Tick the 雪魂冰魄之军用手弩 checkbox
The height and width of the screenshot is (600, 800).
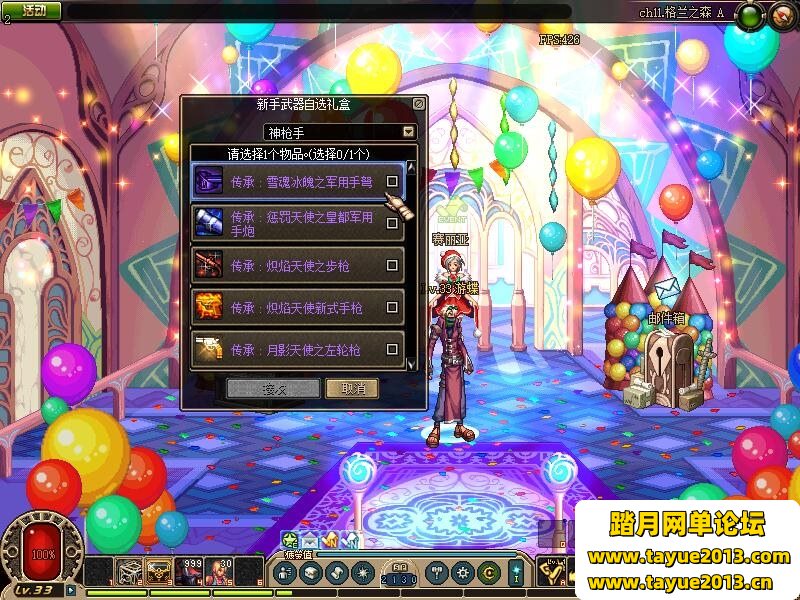pos(393,182)
